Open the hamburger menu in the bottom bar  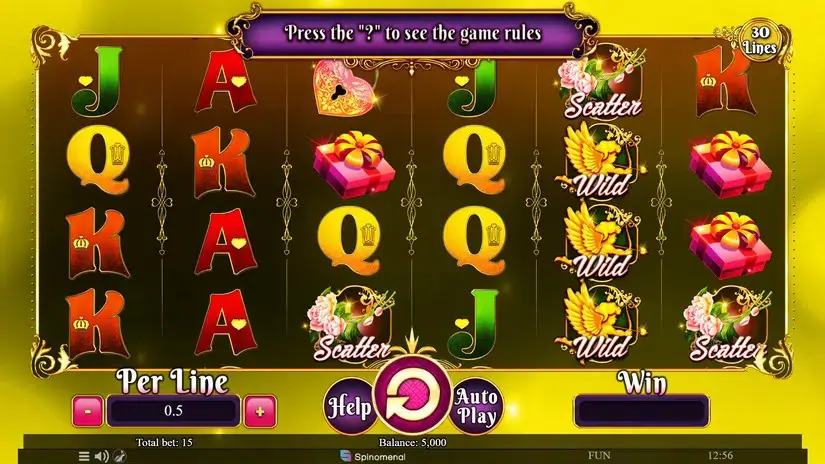click(84, 456)
